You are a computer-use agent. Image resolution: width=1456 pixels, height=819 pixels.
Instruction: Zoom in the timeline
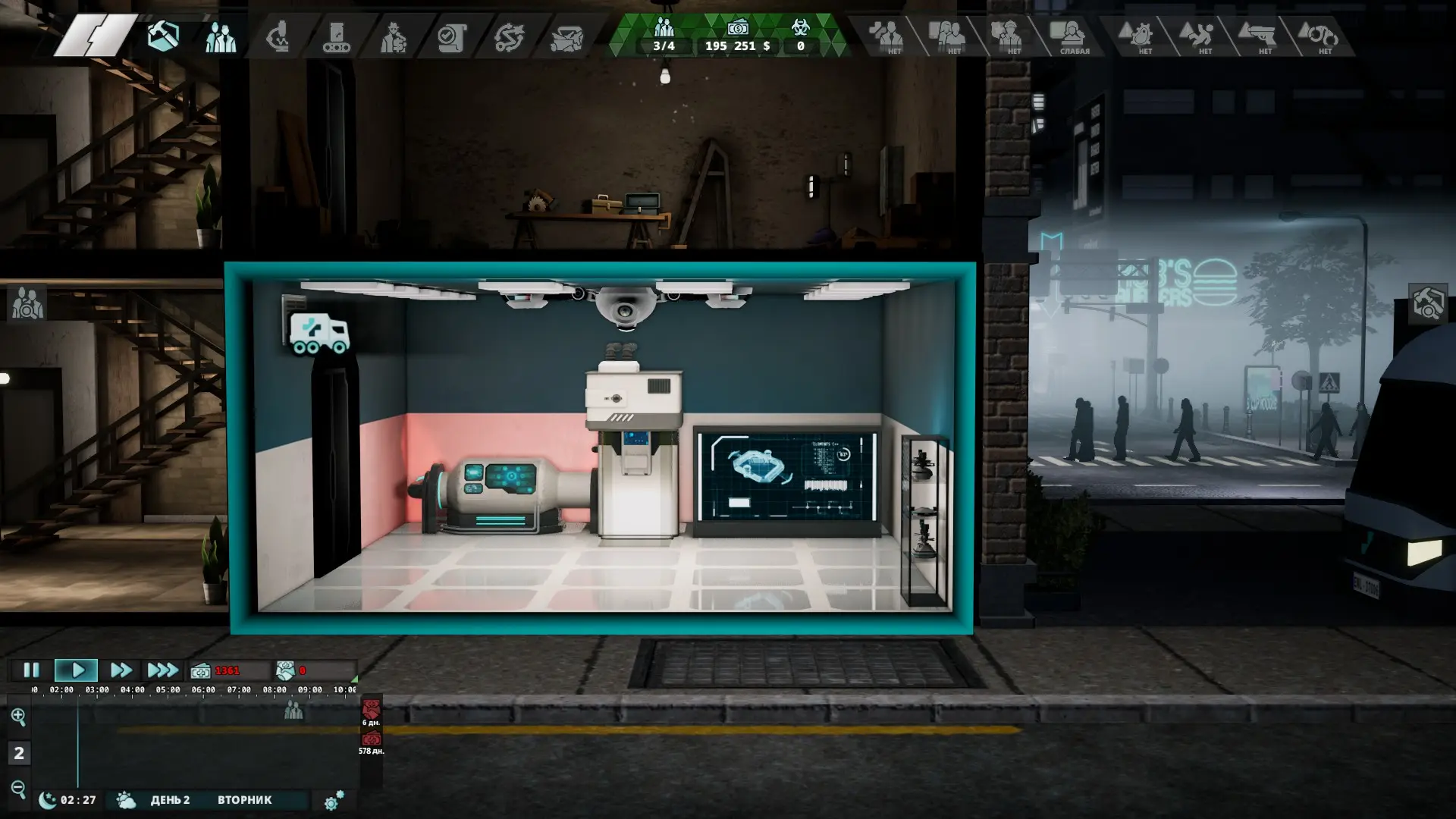18,716
